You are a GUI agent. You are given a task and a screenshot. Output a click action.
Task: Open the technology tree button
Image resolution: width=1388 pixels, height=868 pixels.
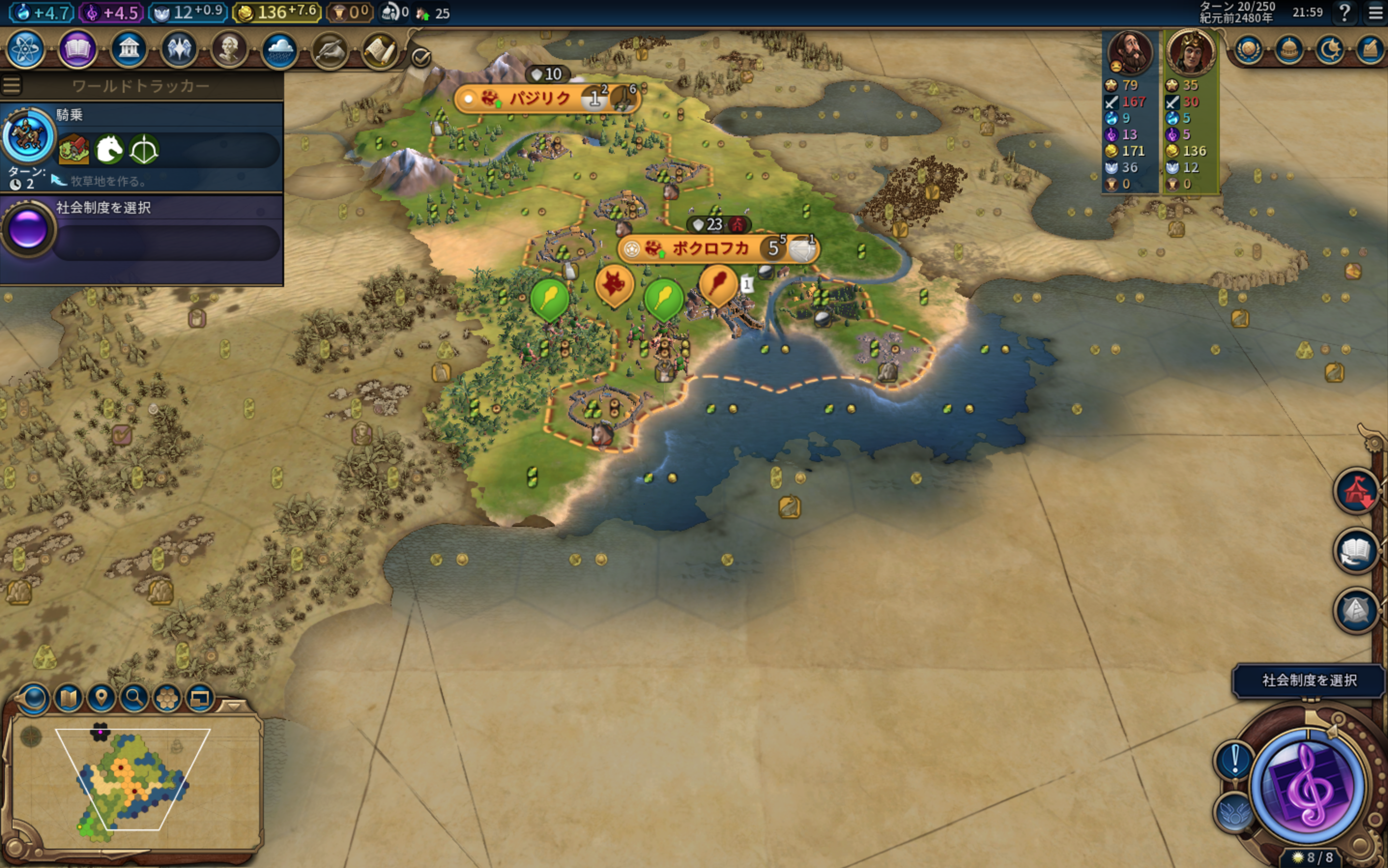pos(25,49)
